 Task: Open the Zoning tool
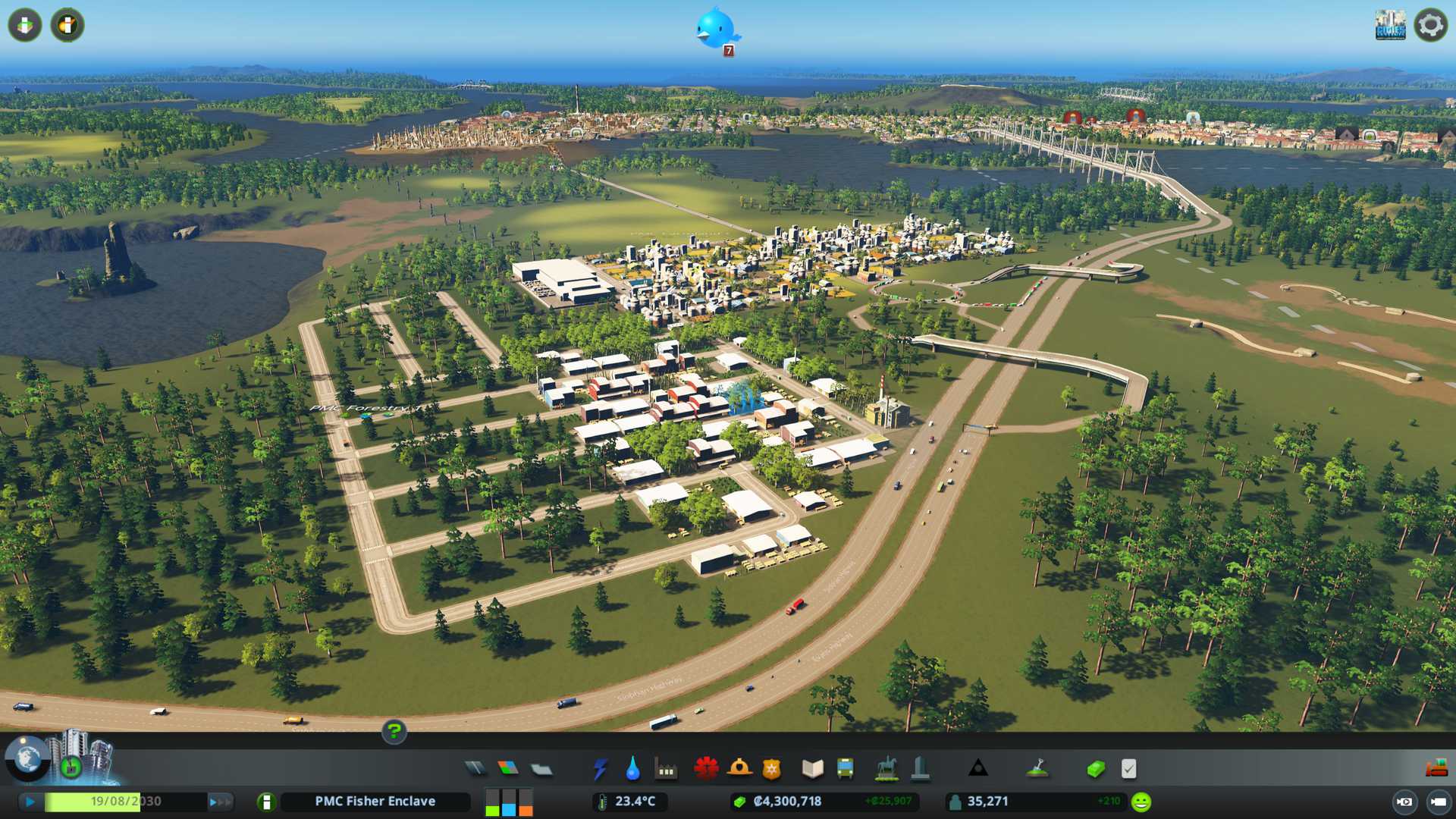pyautogui.click(x=508, y=769)
